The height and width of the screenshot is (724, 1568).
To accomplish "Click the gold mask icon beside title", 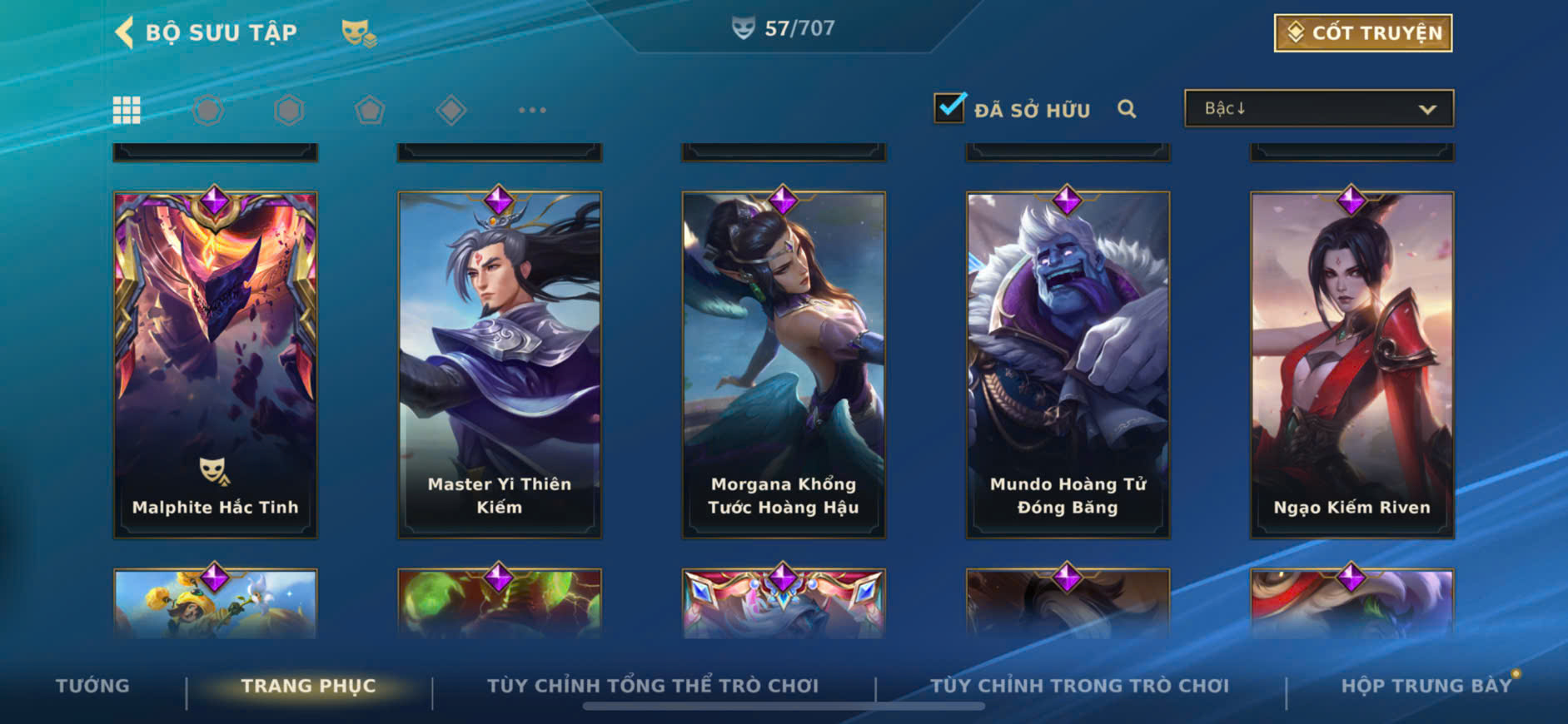I will coord(358,33).
